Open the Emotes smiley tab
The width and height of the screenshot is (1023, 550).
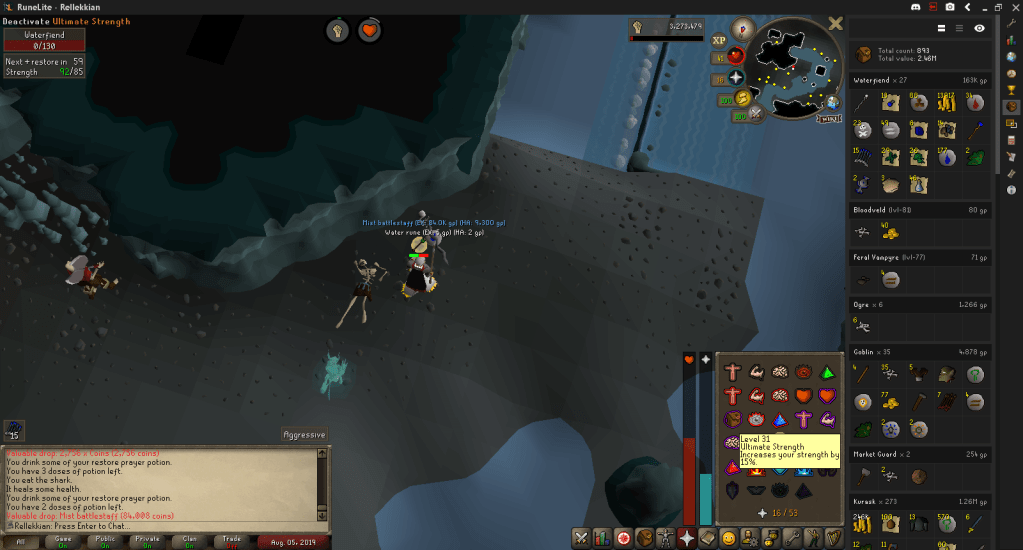click(x=730, y=539)
